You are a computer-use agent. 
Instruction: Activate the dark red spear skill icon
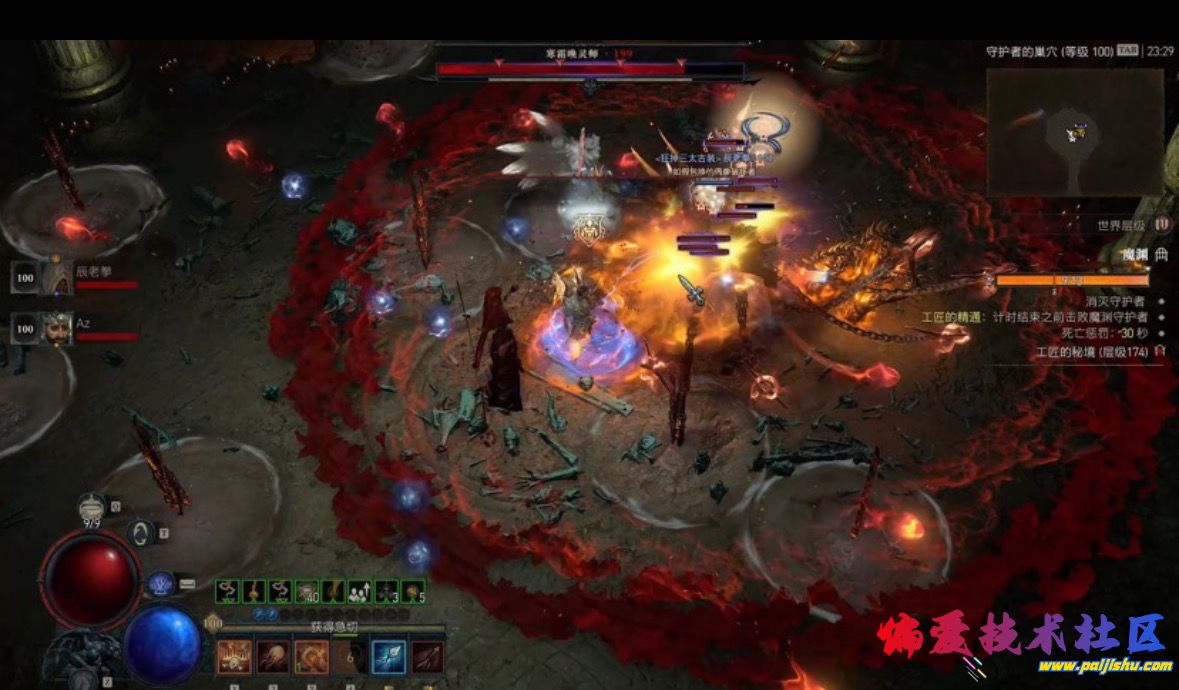[x=428, y=657]
